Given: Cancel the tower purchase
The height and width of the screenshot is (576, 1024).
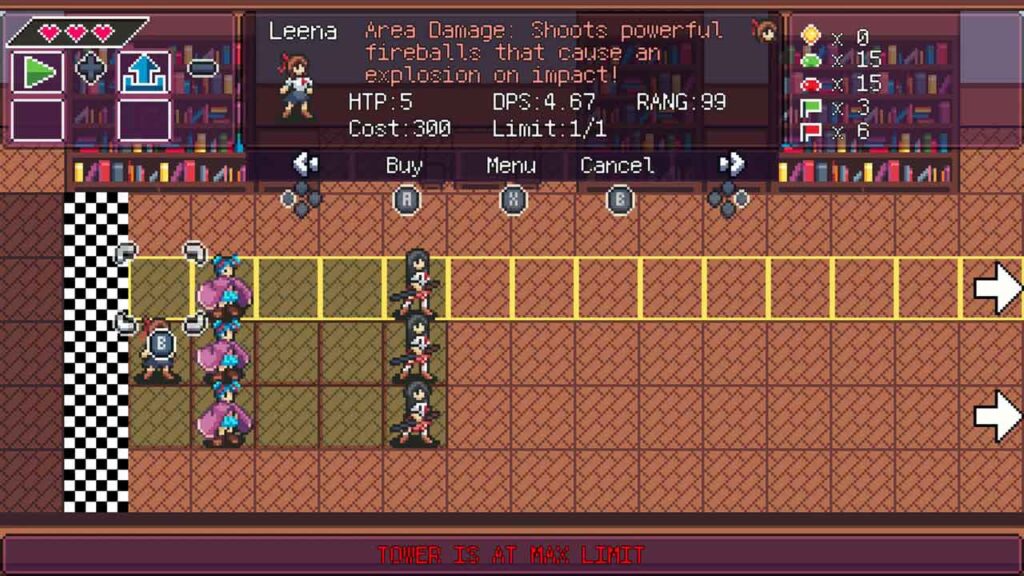Looking at the screenshot, I should coord(618,166).
